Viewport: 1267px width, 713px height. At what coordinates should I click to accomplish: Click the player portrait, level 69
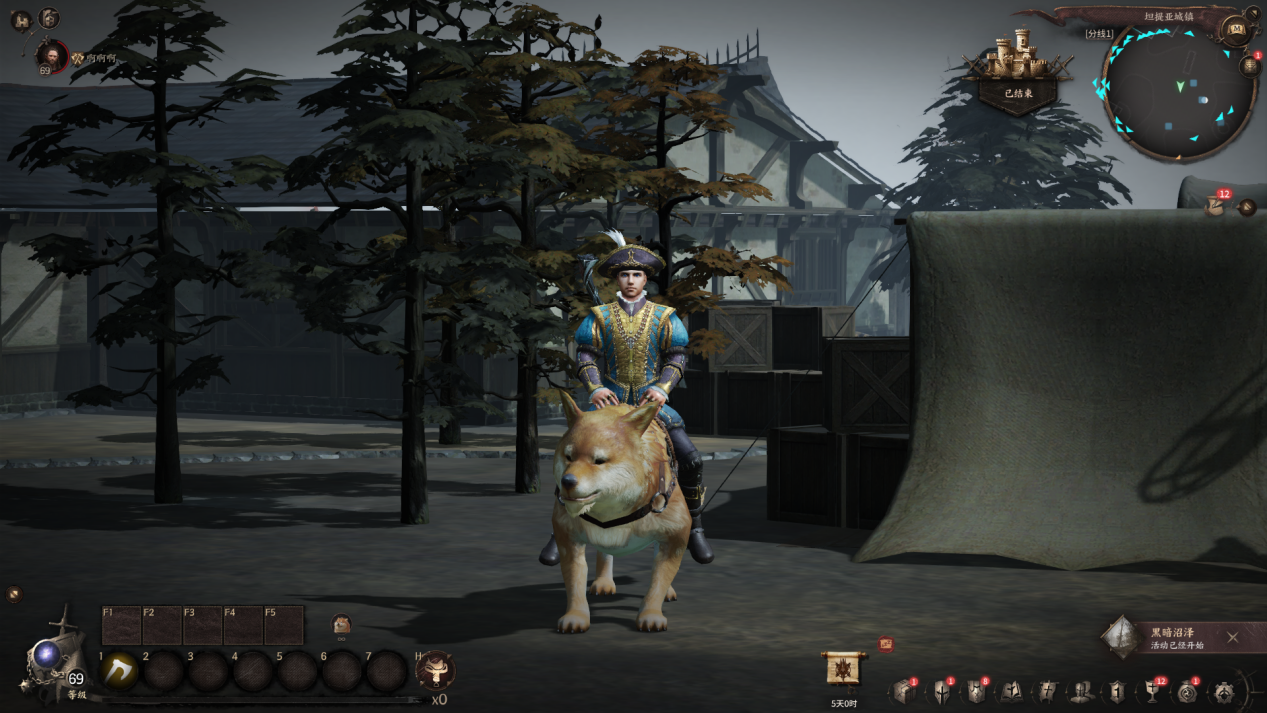pos(50,57)
